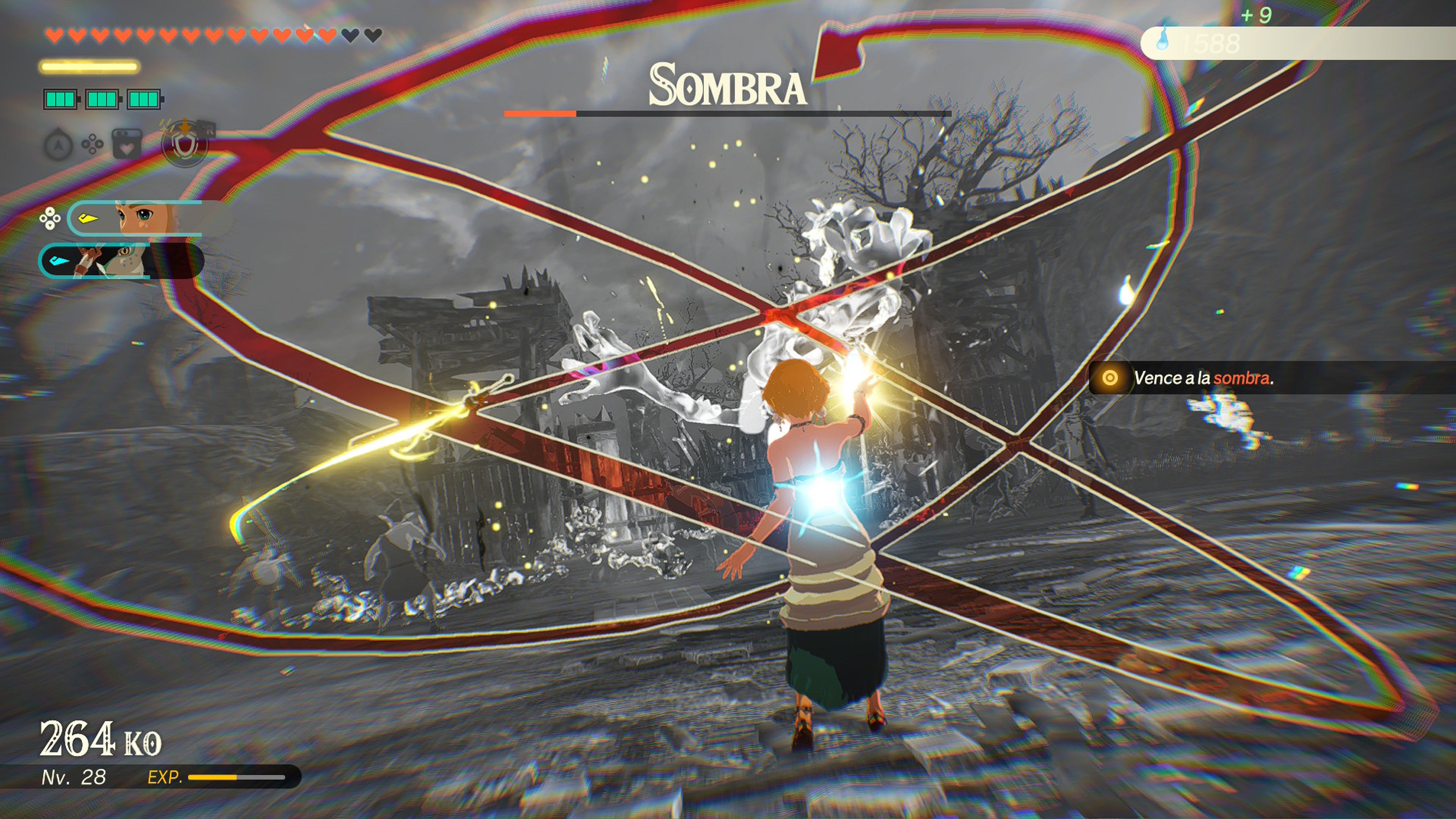Screen dimensions: 1456x819
Task: Select the d-pad control icon near the abilities
Action: [92, 145]
